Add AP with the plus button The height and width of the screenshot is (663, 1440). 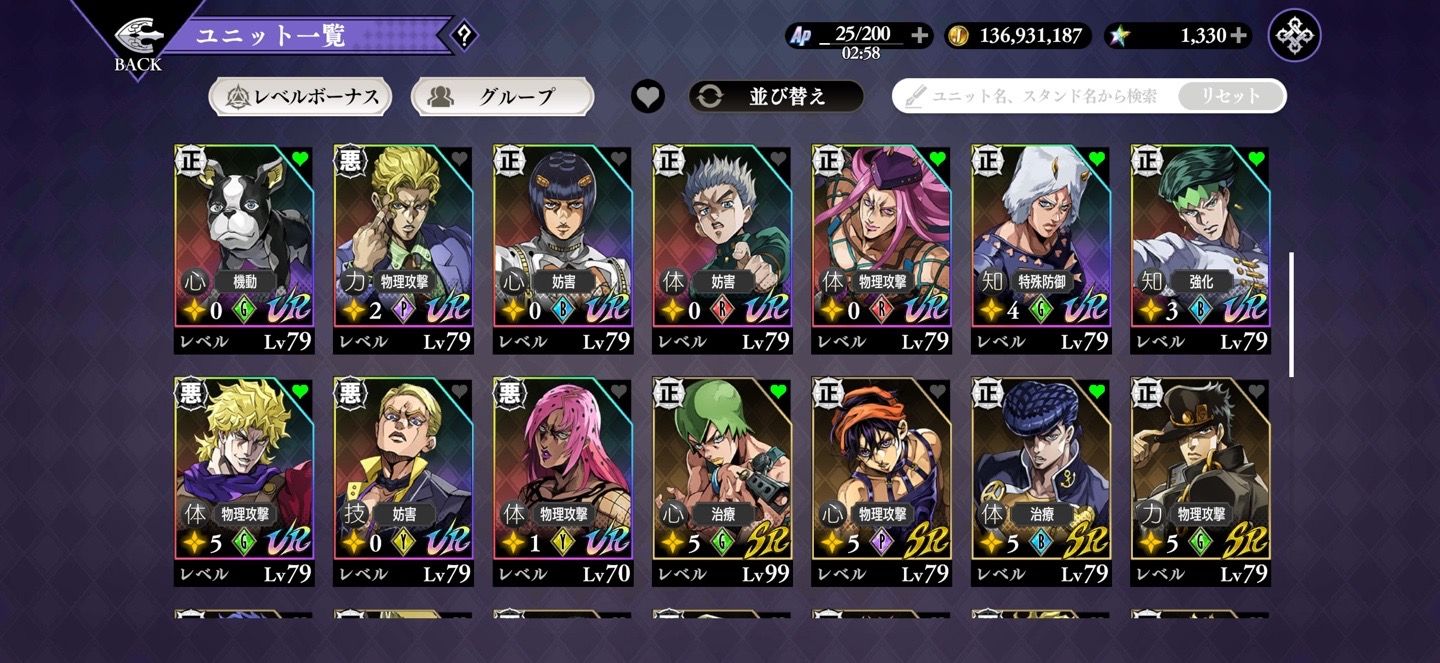pos(920,36)
